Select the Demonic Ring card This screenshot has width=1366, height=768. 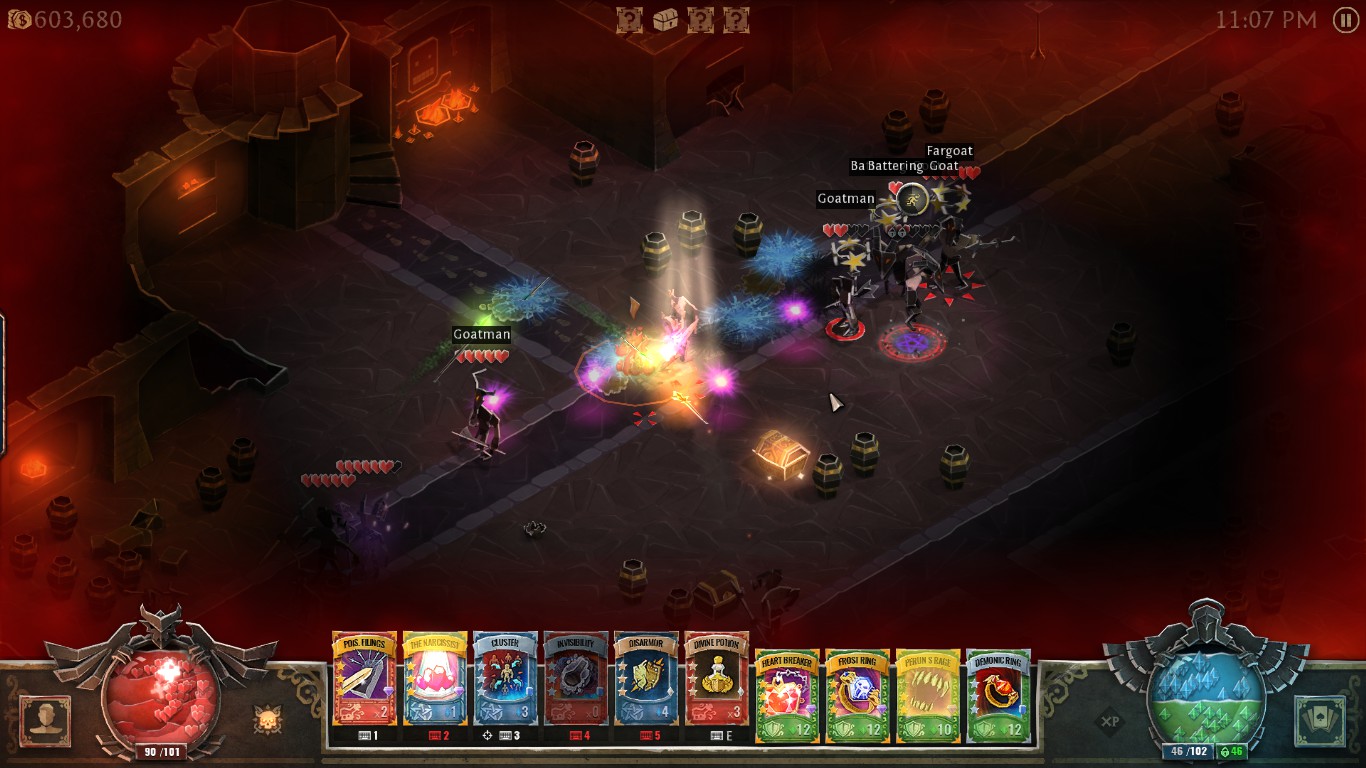(x=998, y=695)
